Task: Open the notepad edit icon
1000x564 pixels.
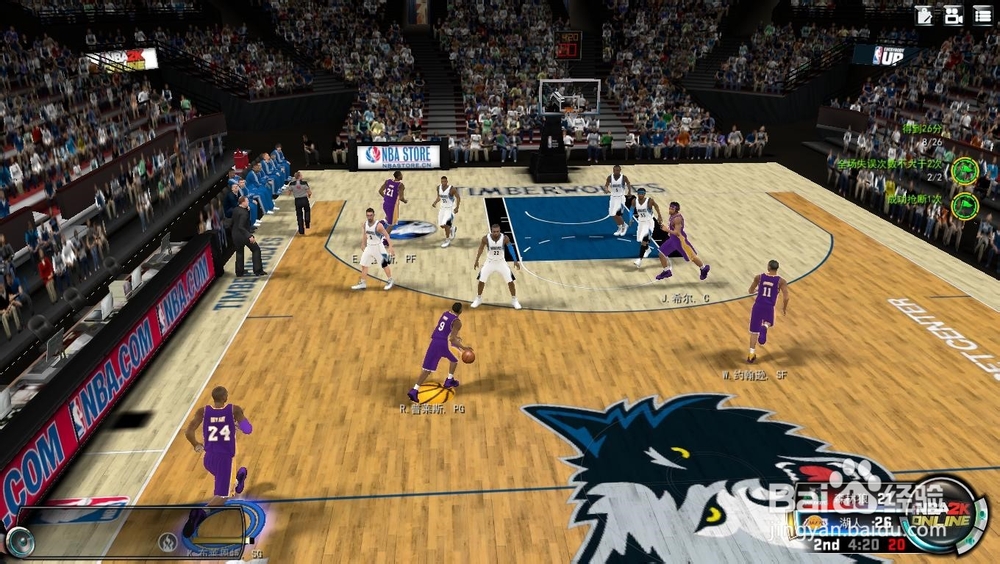Action: click(x=925, y=15)
